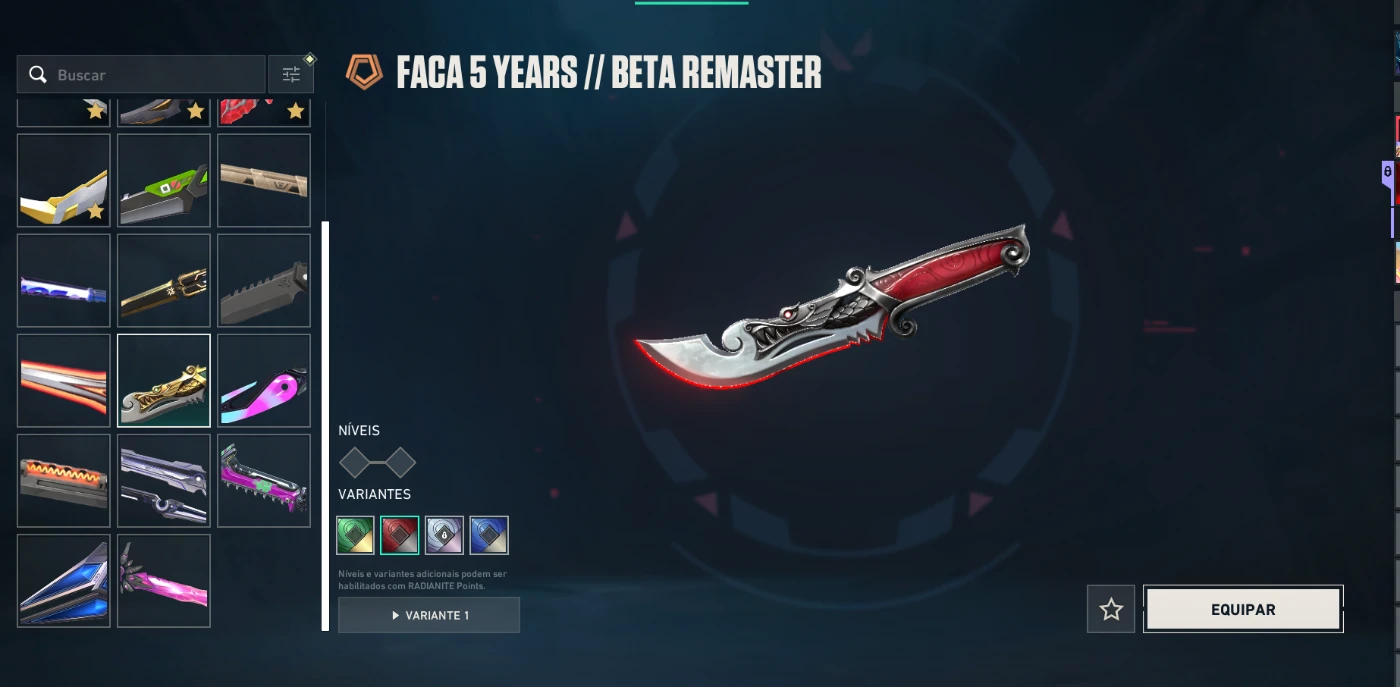The image size is (1400, 687).
Task: Select the green and gold variant swatch
Action: coord(355,535)
